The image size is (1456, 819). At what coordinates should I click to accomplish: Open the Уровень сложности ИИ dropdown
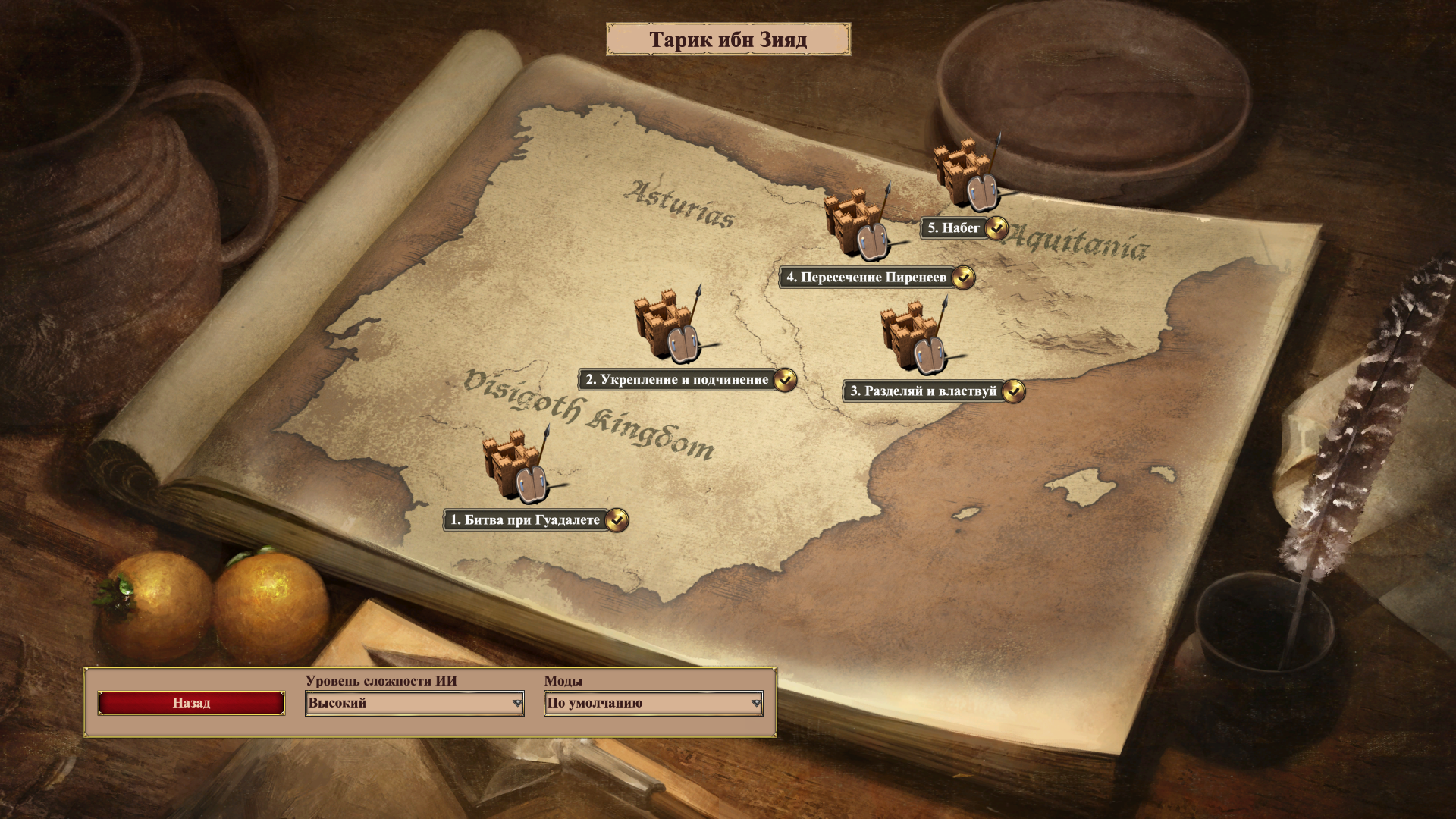(414, 703)
